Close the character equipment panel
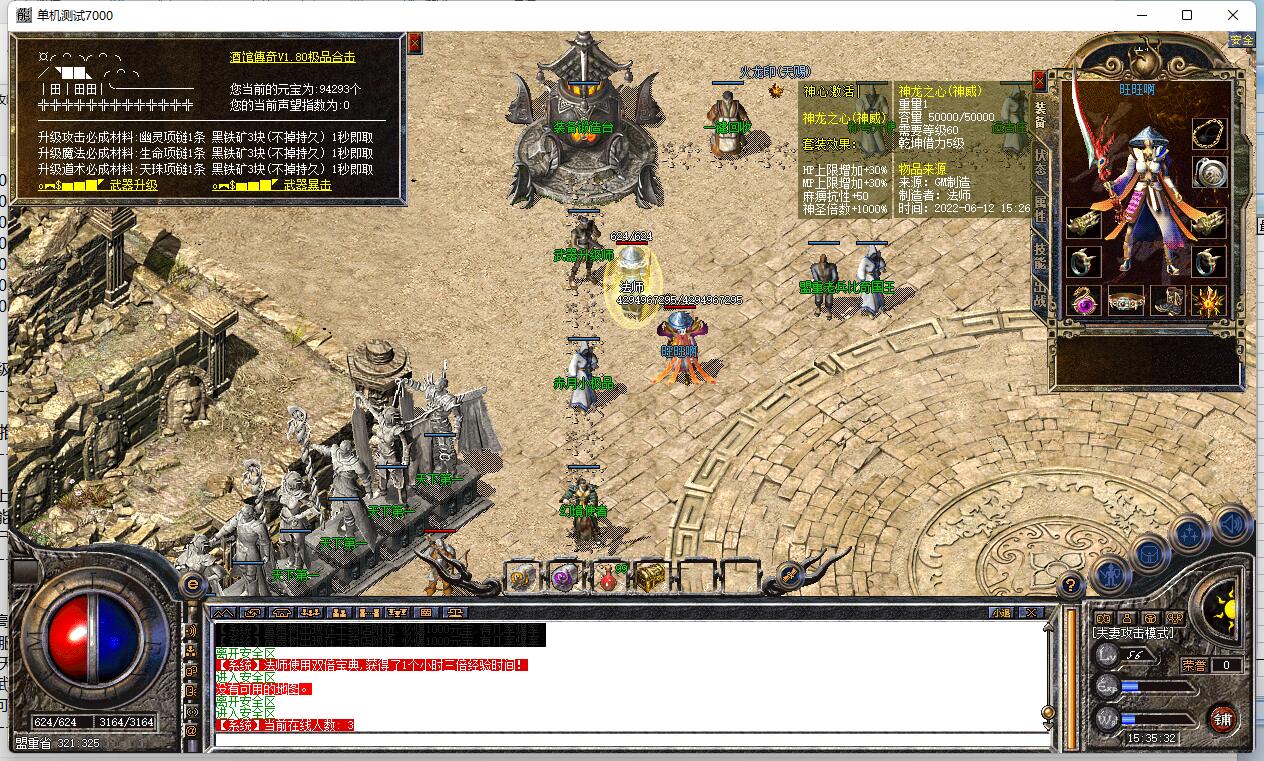 tap(1039, 80)
